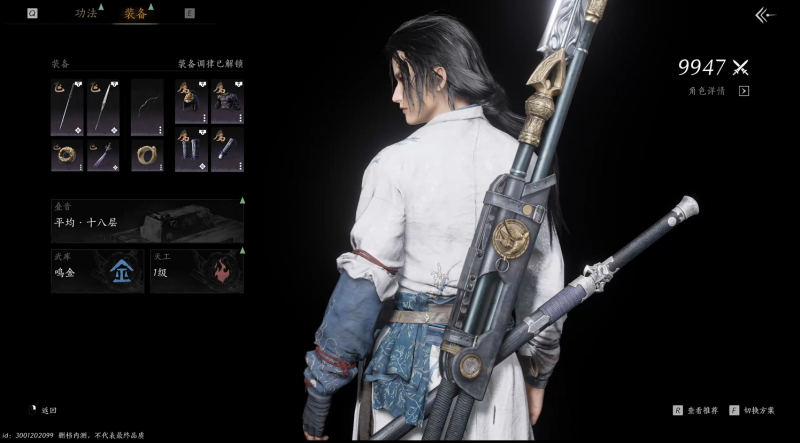The height and width of the screenshot is (443, 800).
Task: Select the 装备 tab
Action: pos(135,14)
